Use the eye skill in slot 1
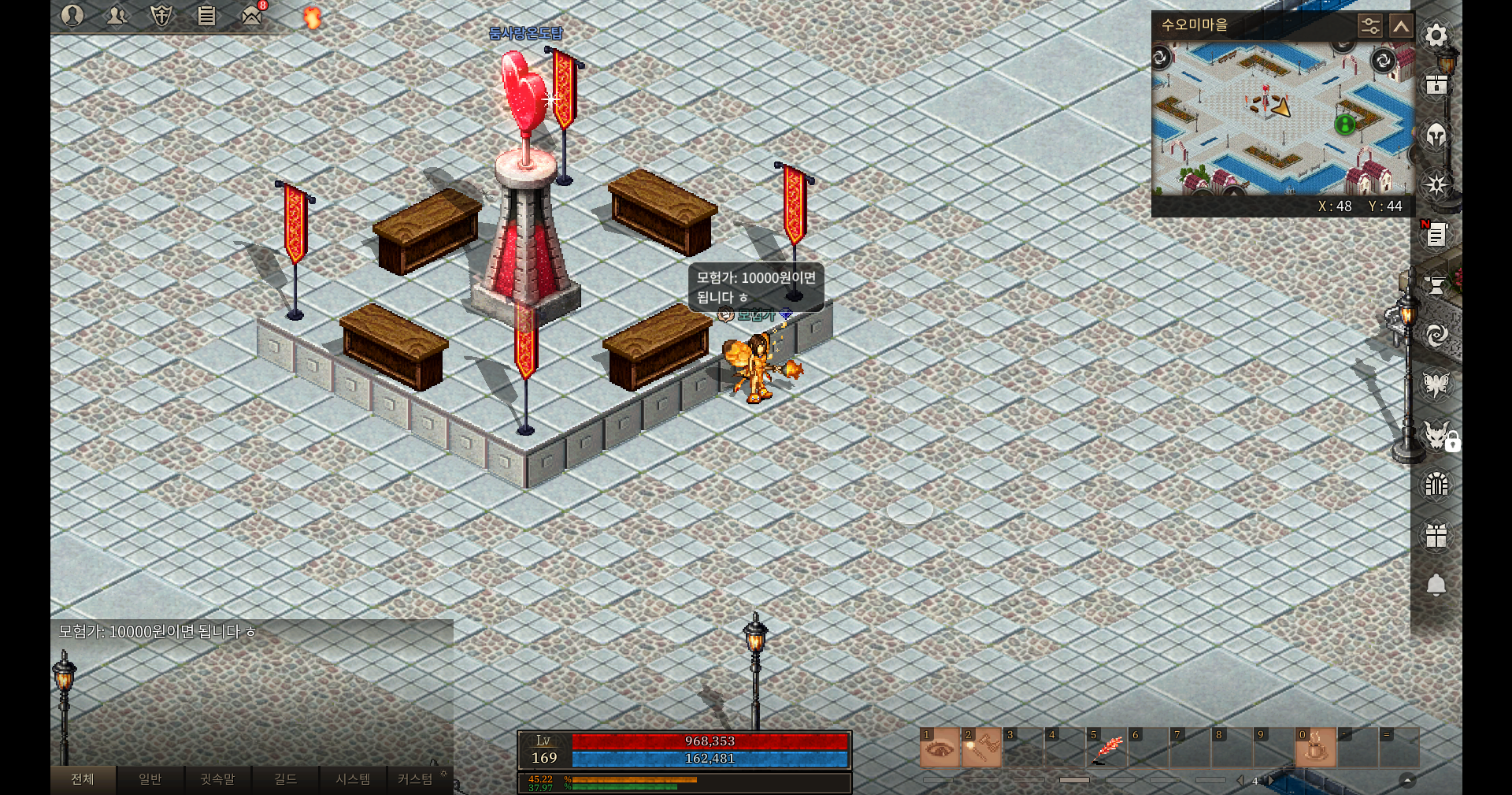1512x795 pixels. point(939,749)
